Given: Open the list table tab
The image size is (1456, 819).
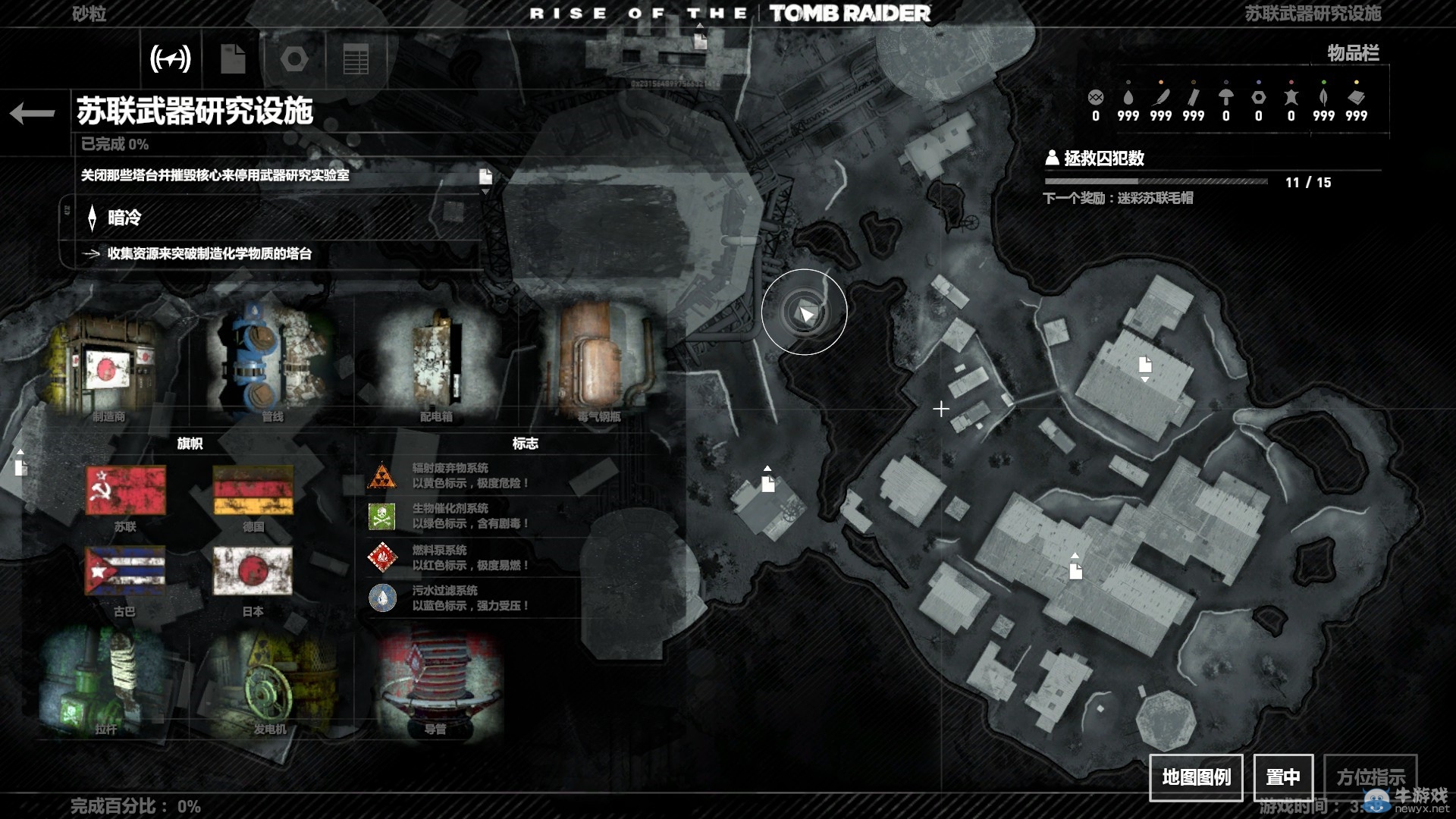Looking at the screenshot, I should 356,58.
